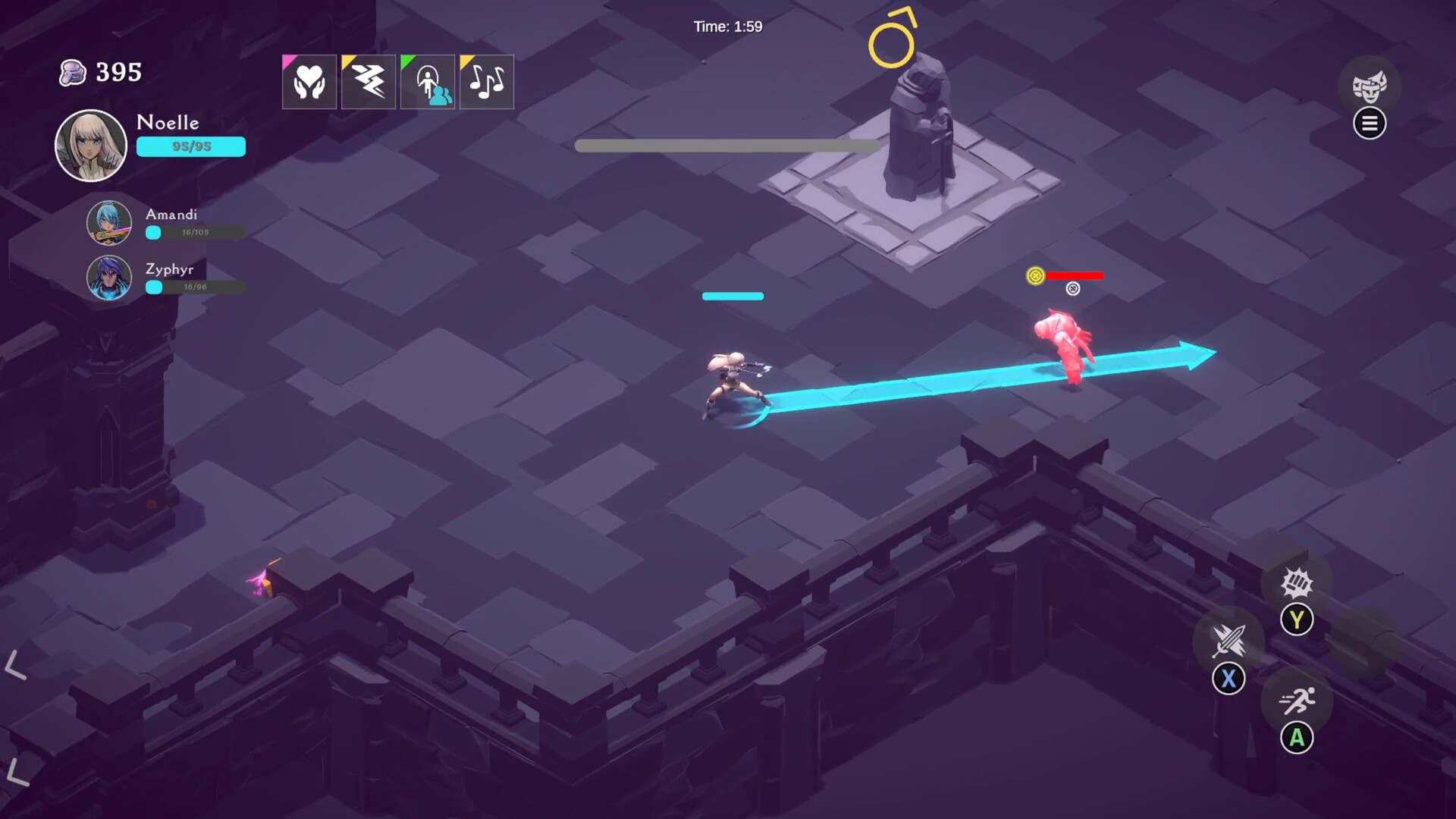The width and height of the screenshot is (1456, 819).
Task: Click Noelle's 95/95 health bar
Action: [x=190, y=146]
